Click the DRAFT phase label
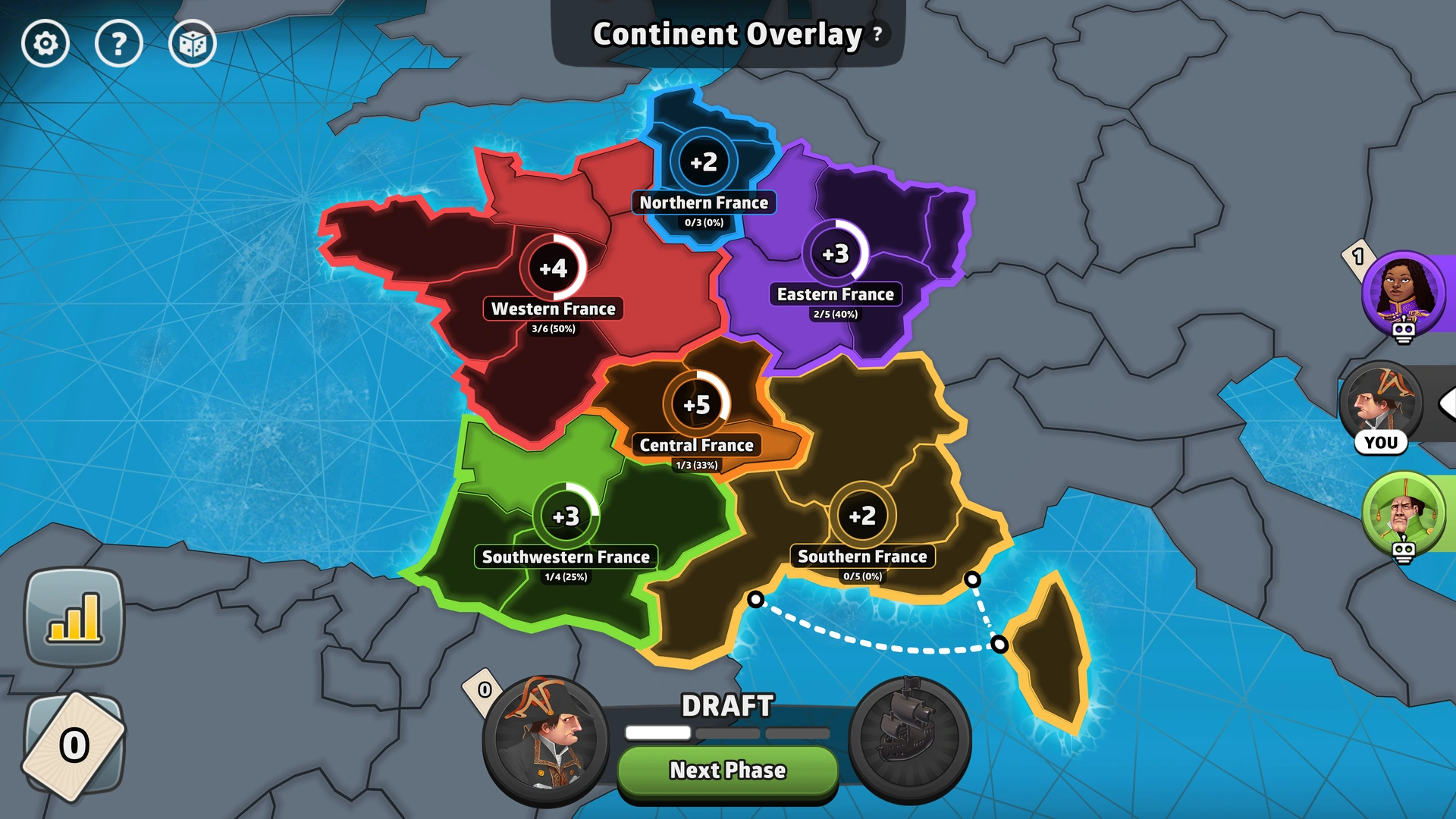The height and width of the screenshot is (819, 1456). 726,705
